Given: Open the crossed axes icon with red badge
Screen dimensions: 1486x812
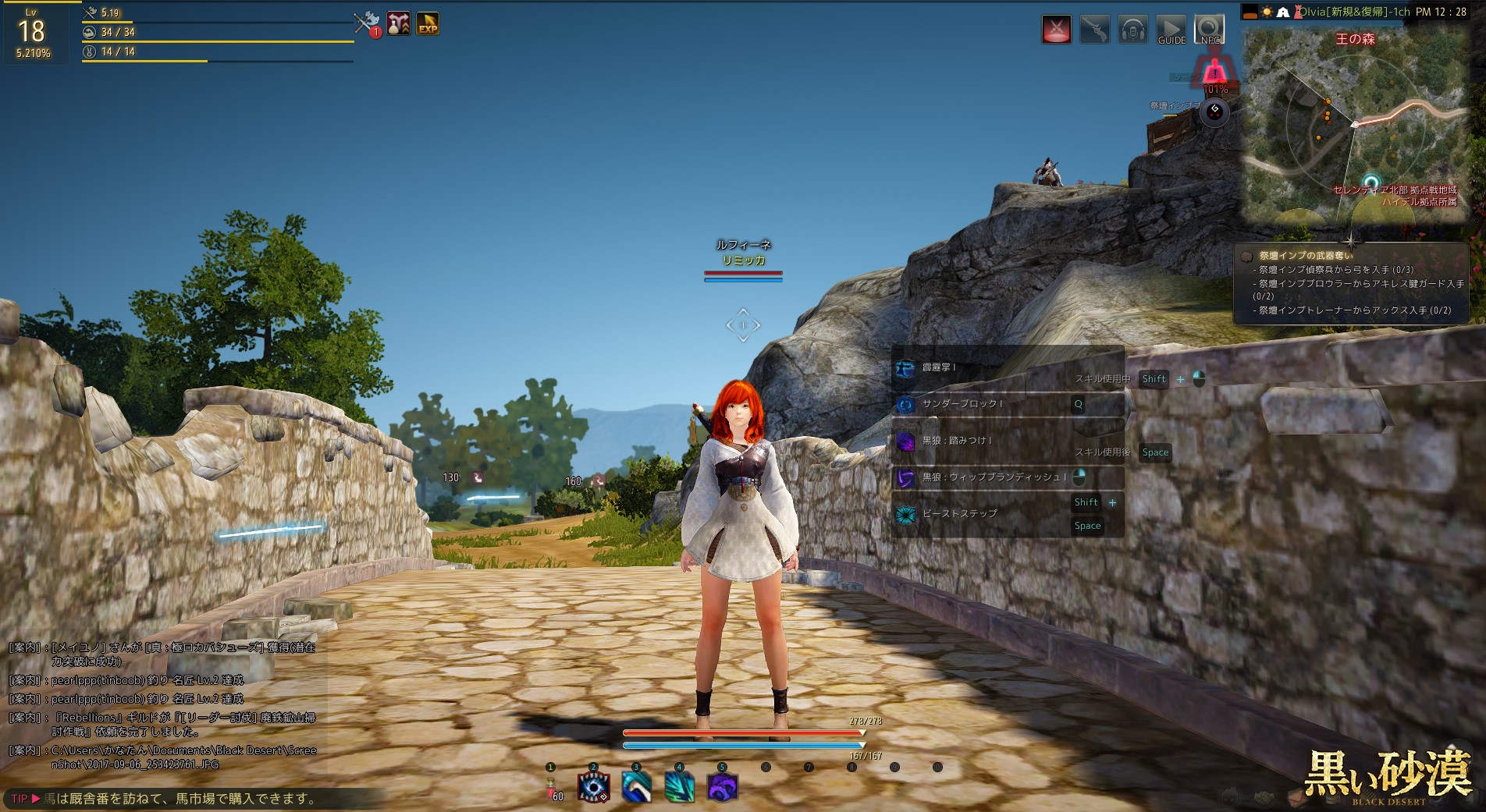Looking at the screenshot, I should pos(366,23).
